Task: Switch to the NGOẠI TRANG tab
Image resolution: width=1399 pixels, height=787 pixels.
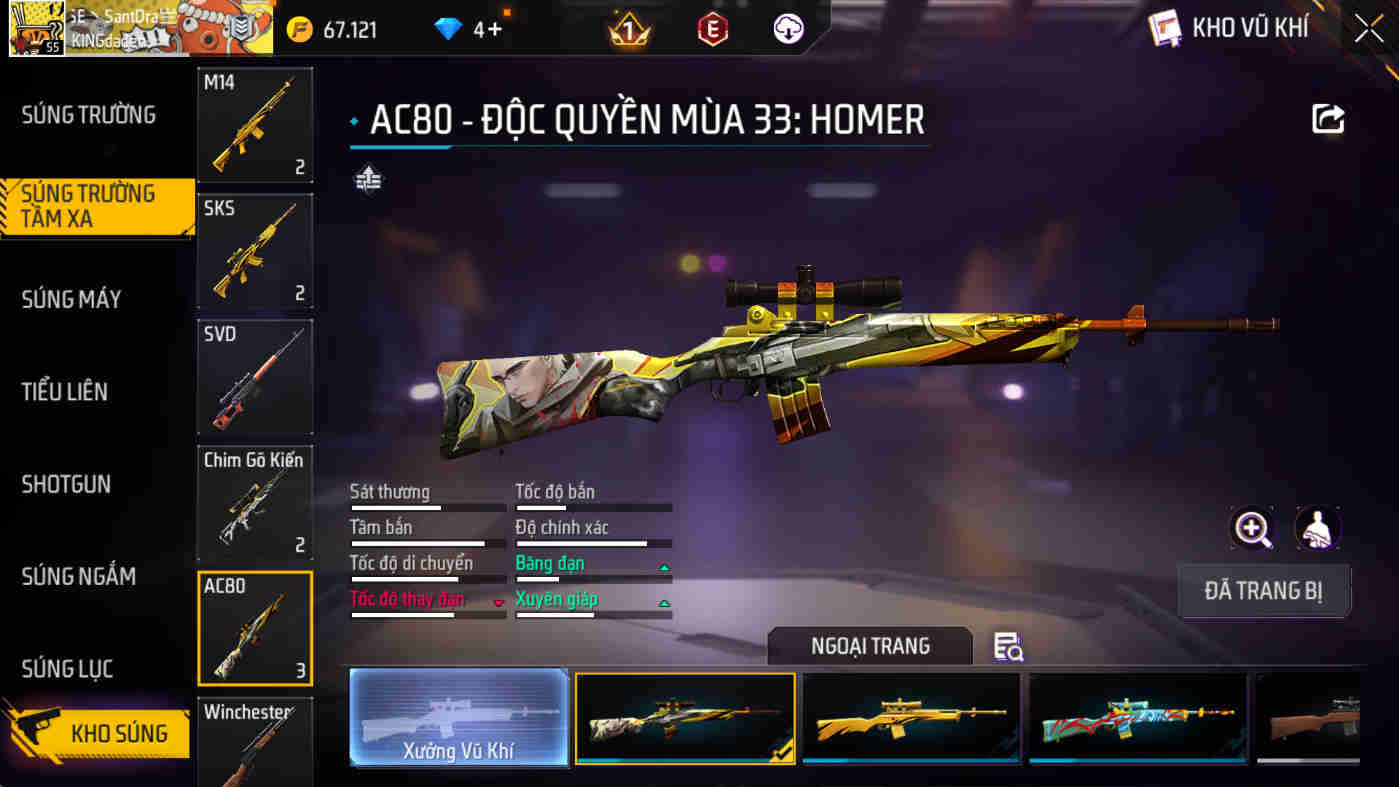Action: click(x=870, y=646)
